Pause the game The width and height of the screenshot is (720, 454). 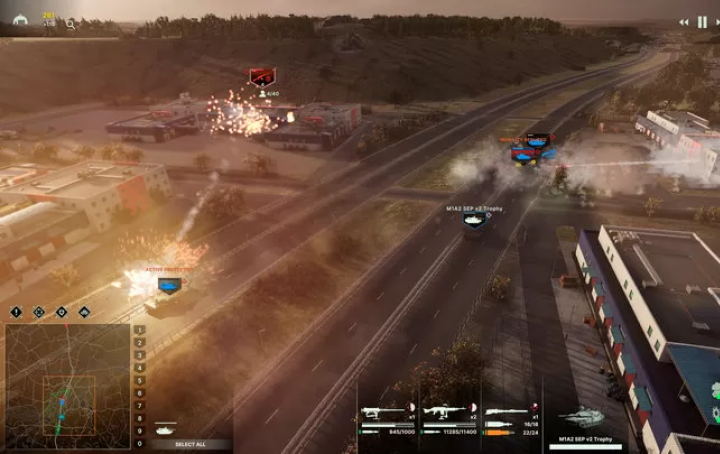click(x=702, y=22)
